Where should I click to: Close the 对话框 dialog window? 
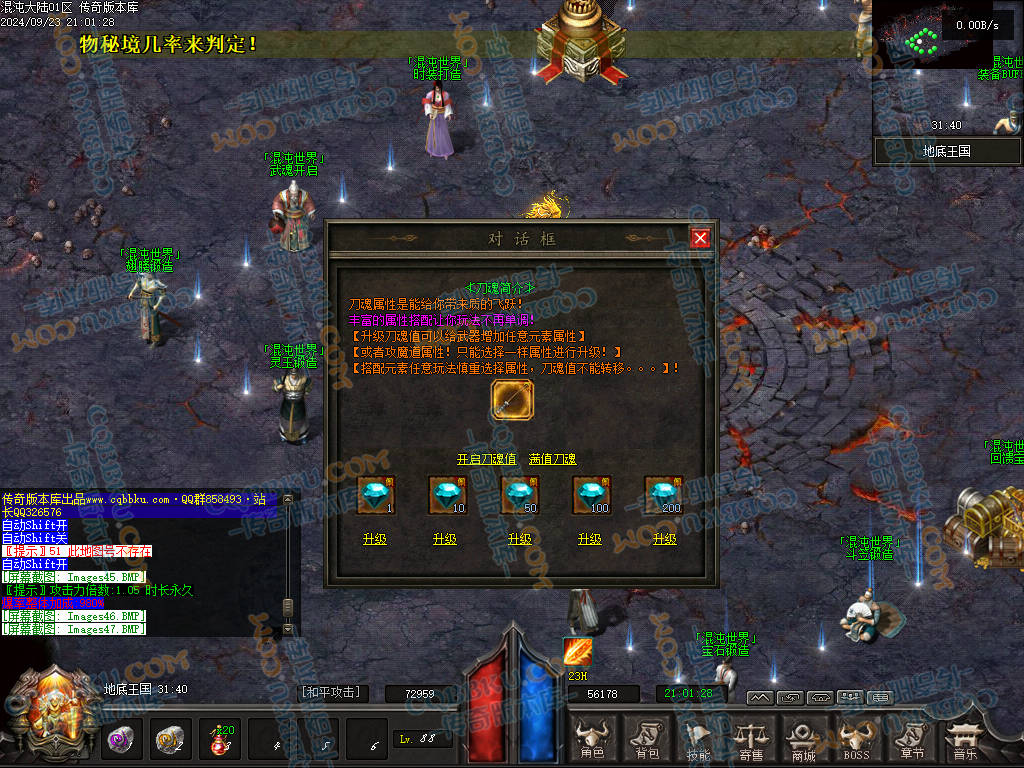click(x=700, y=238)
